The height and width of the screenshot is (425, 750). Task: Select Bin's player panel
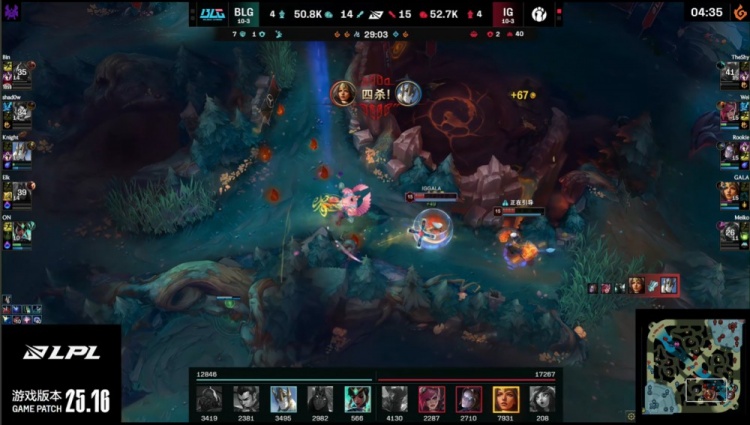click(x=18, y=73)
